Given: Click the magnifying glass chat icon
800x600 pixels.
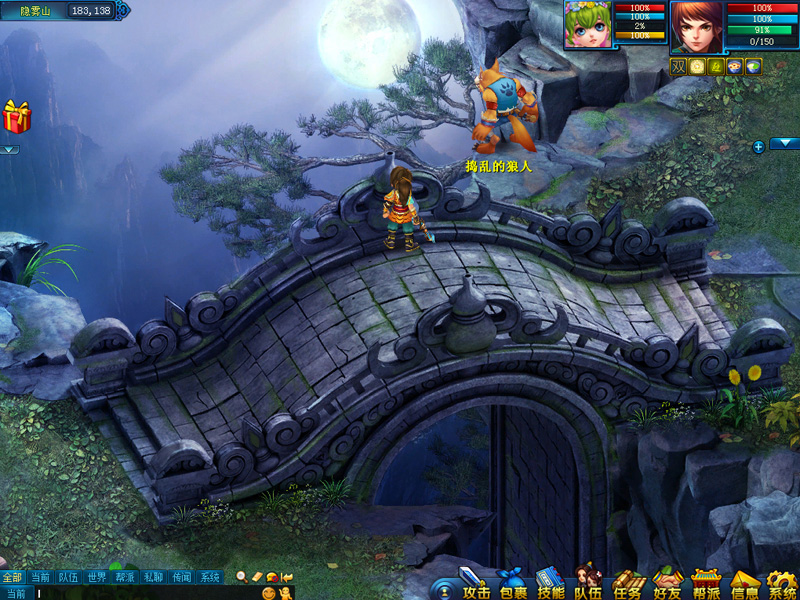Looking at the screenshot, I should point(241,577).
